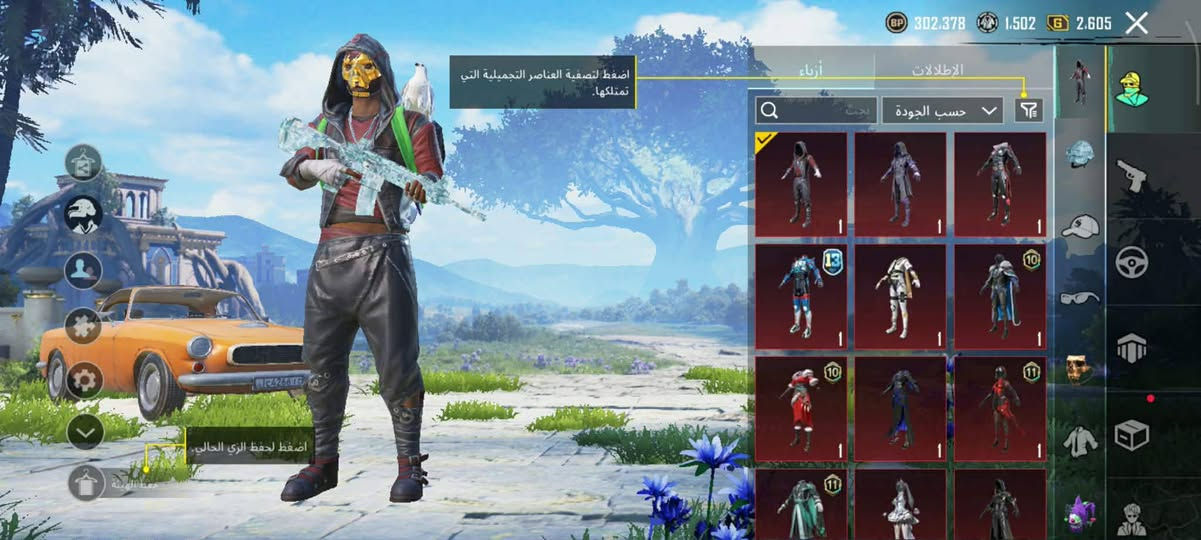Select the white and gold armor outfit

click(900, 296)
